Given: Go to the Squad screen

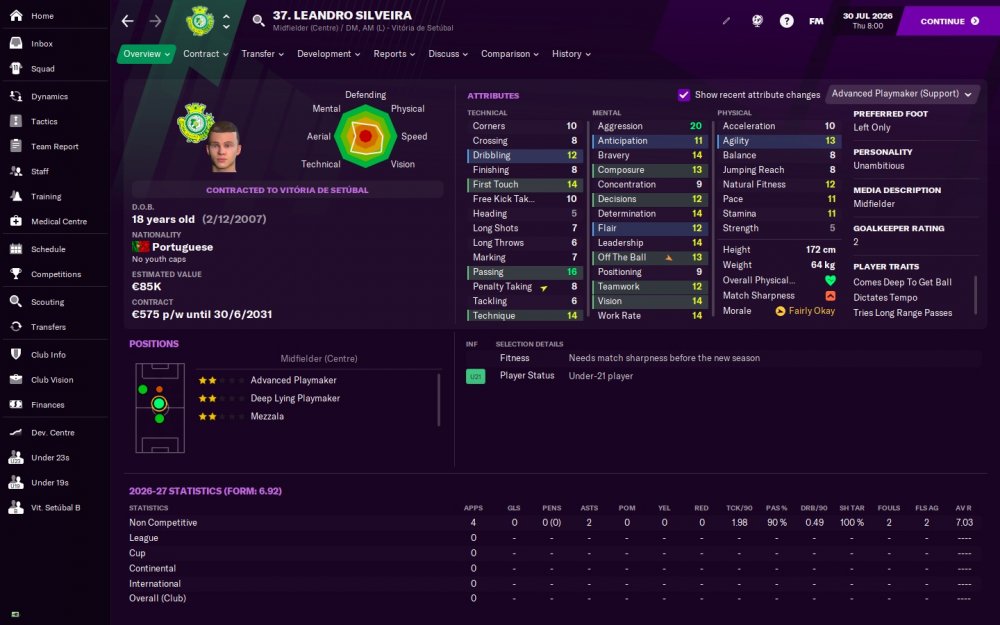Looking at the screenshot, I should [43, 69].
